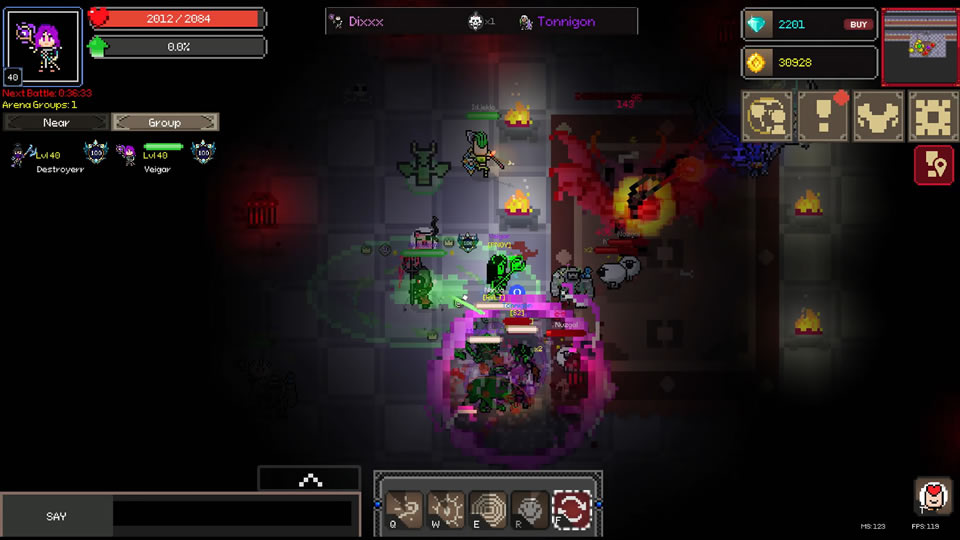Buy more gems with the BUY button
This screenshot has width=960, height=540.
(858, 24)
